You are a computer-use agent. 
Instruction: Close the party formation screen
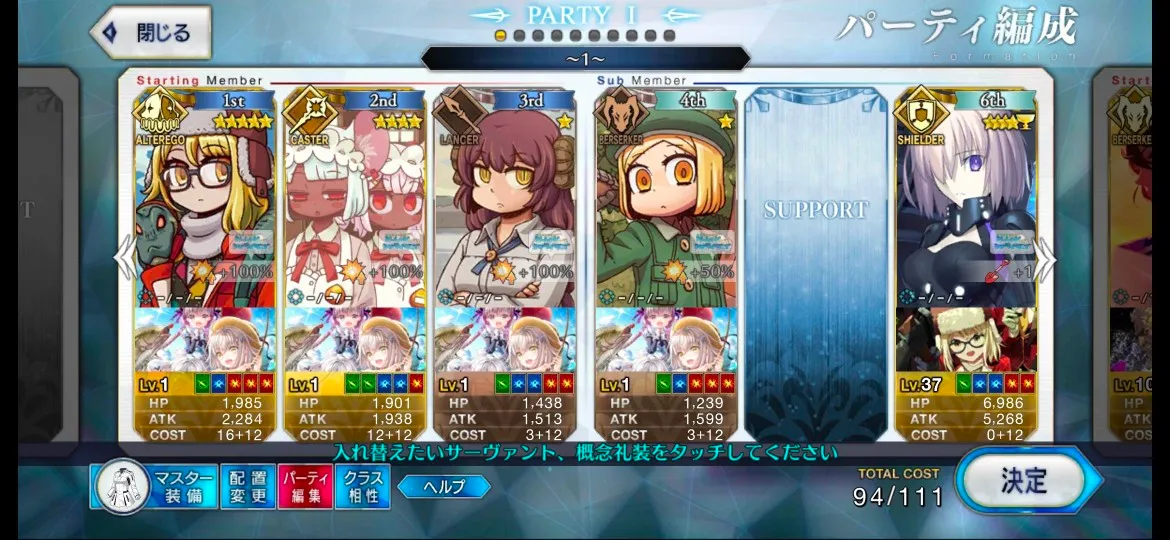[x=151, y=33]
